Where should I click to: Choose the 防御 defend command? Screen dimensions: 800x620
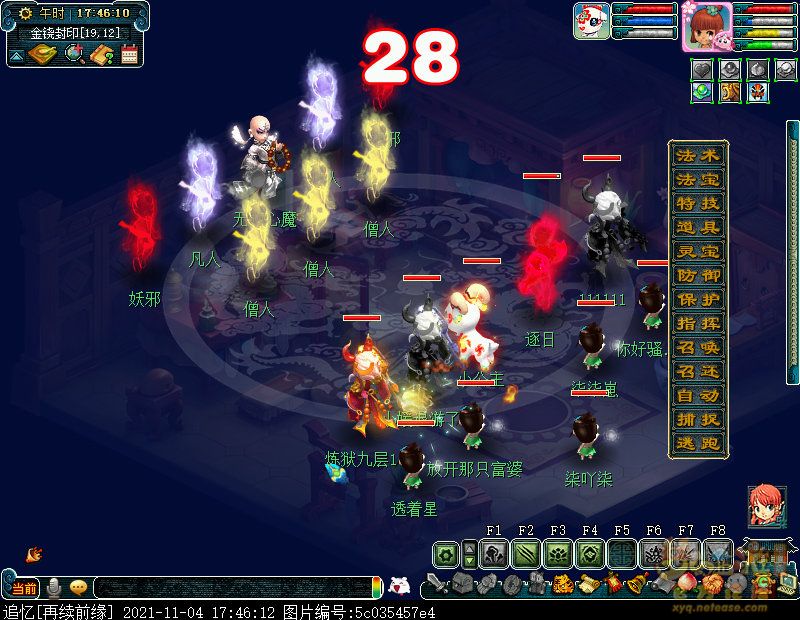[x=697, y=276]
